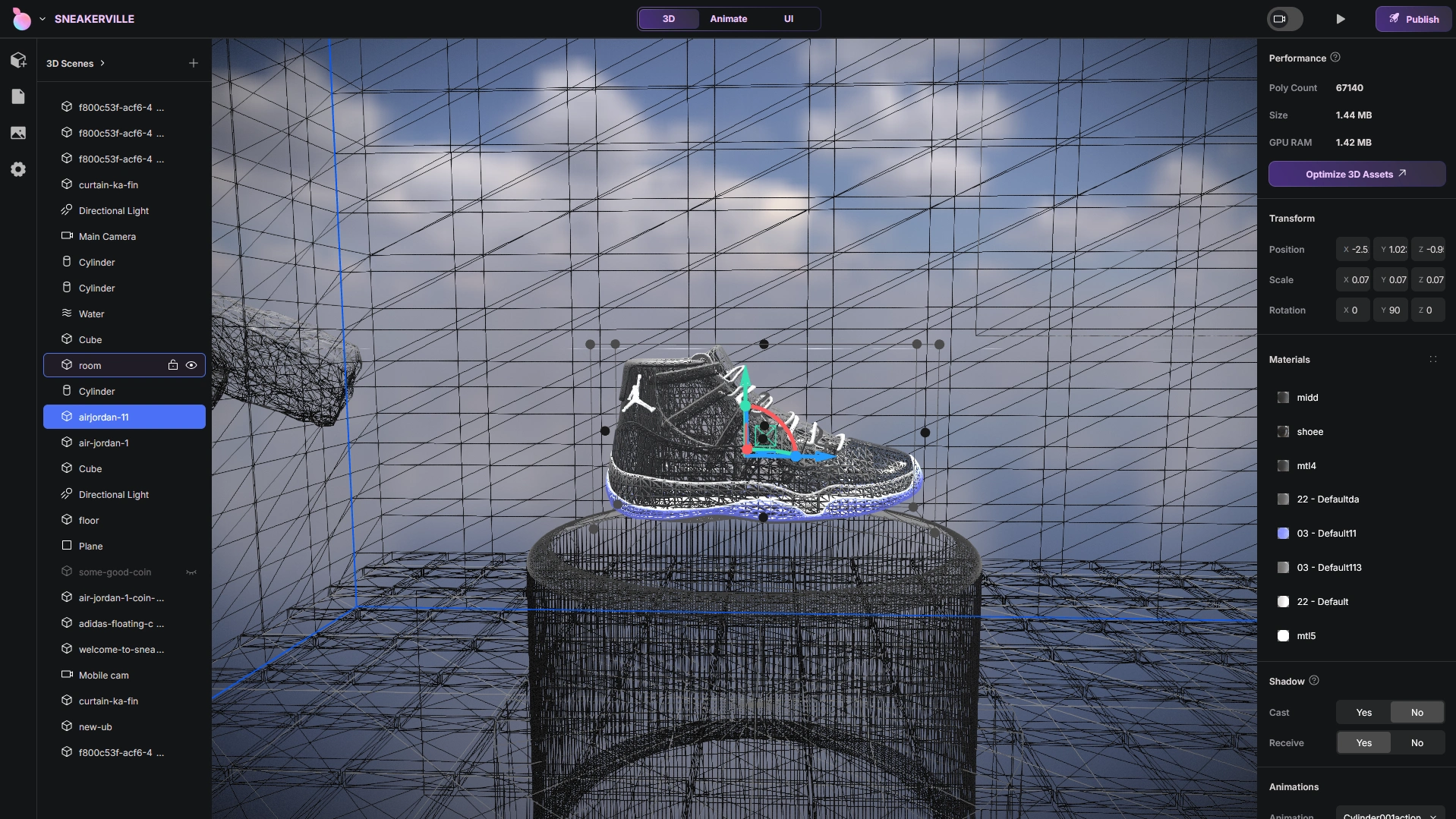
Task: Switch to the Animate tab
Action: click(728, 18)
